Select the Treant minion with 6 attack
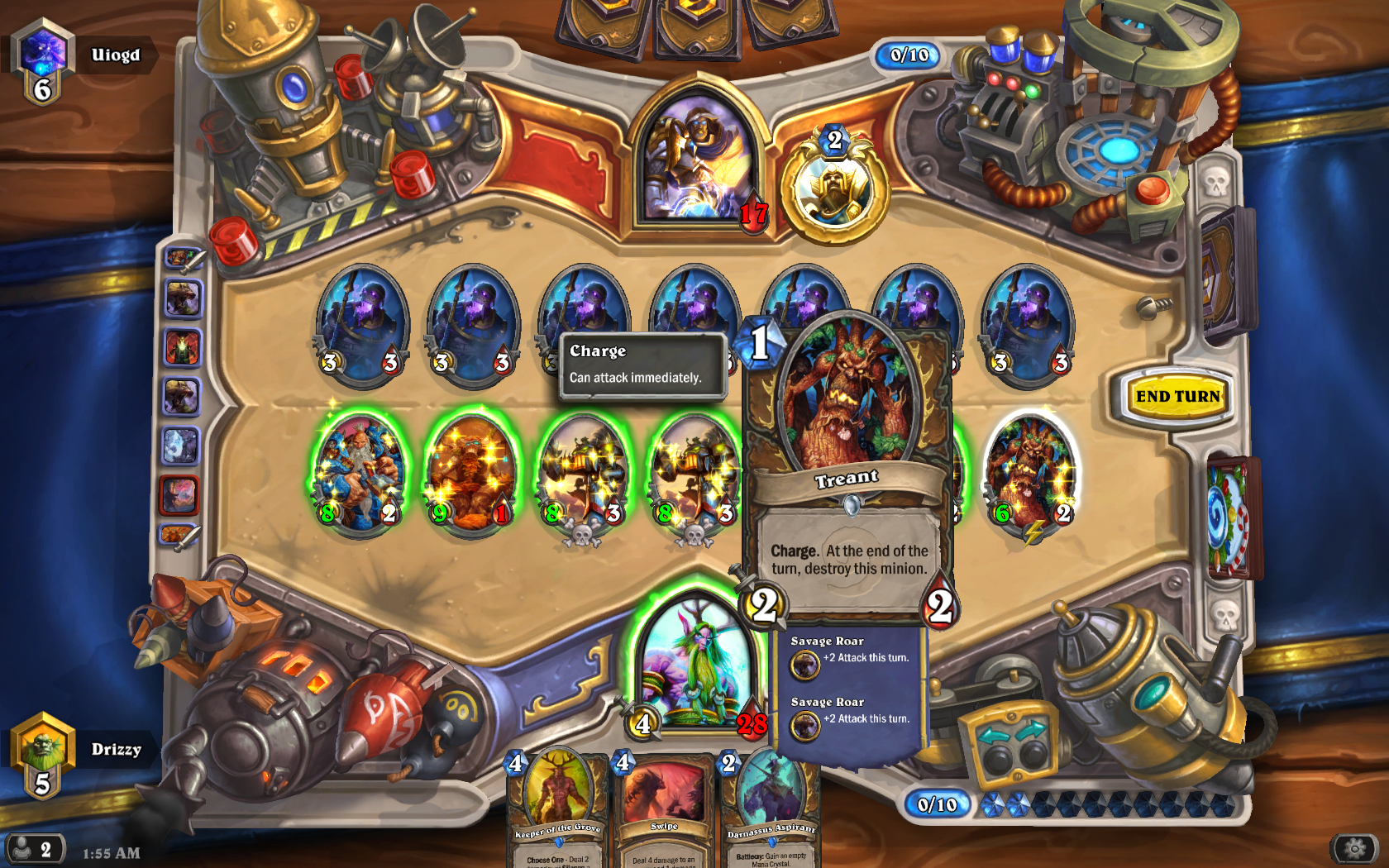The image size is (1389, 868). pyautogui.click(x=1028, y=471)
